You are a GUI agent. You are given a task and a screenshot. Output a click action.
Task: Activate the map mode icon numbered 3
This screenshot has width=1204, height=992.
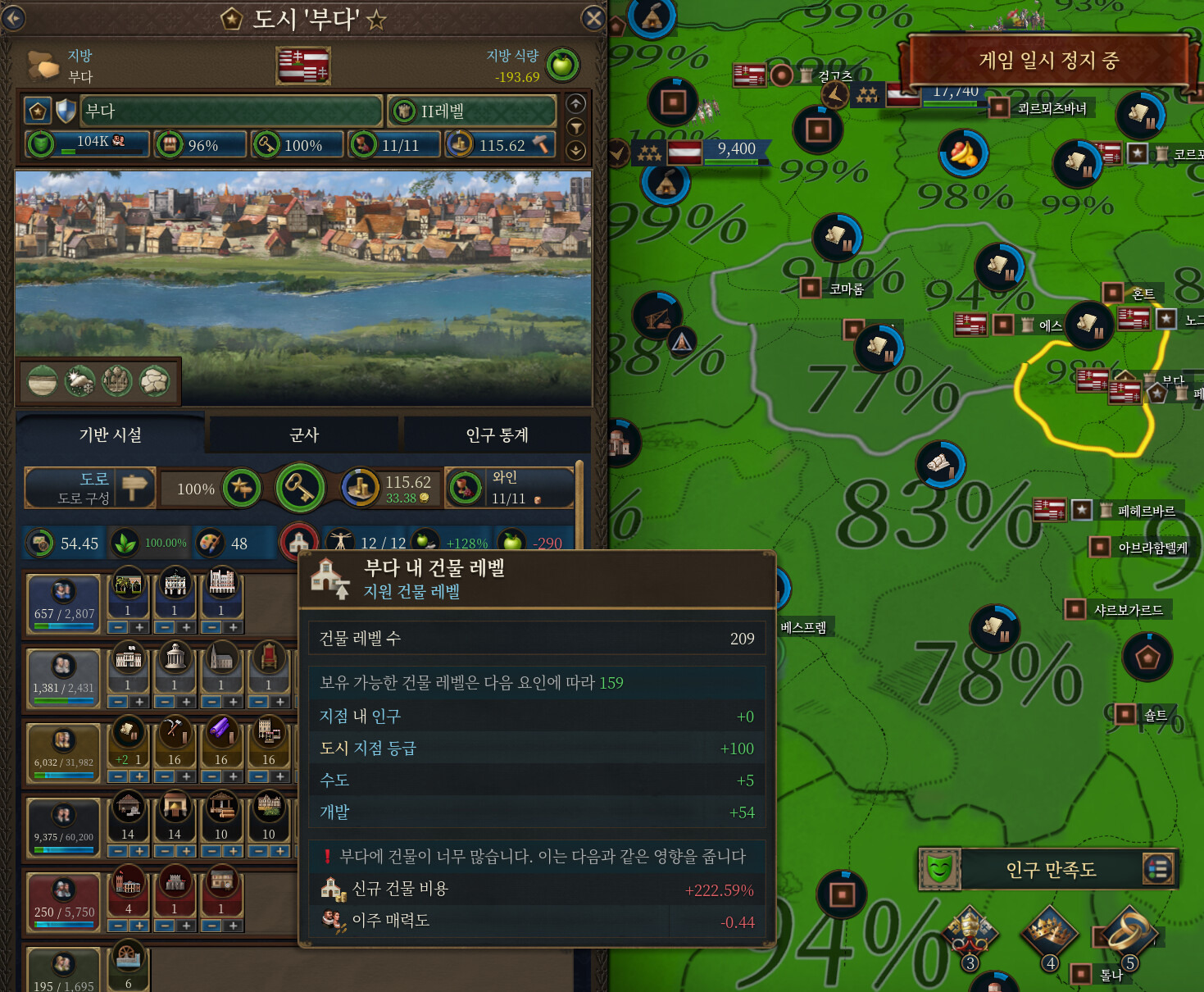click(970, 935)
